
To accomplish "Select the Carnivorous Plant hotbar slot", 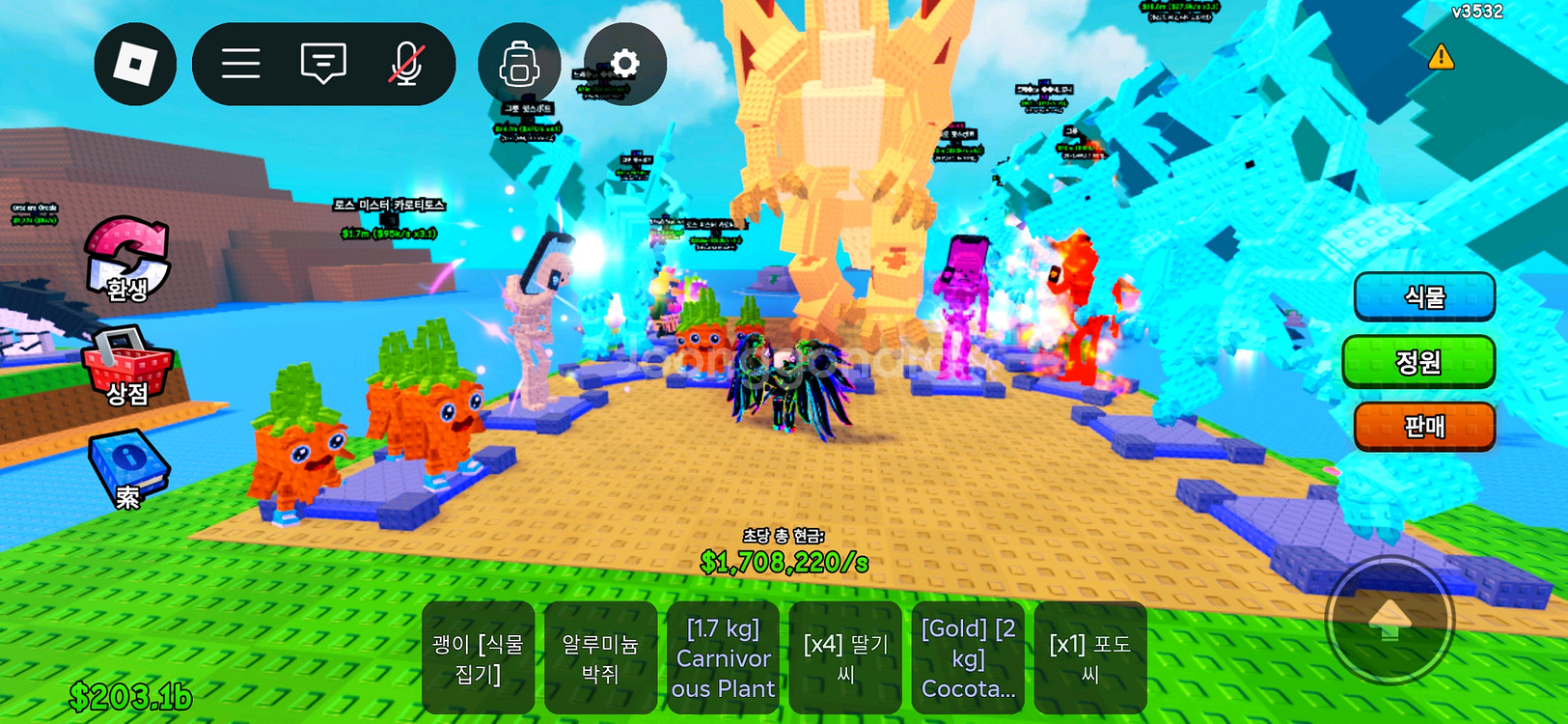I will click(x=723, y=657).
